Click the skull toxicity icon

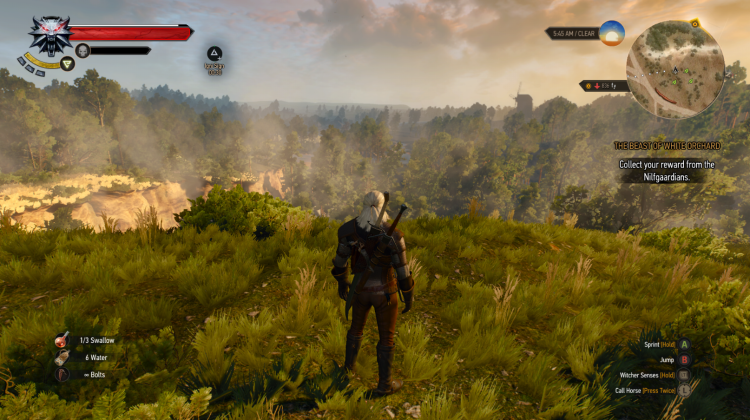click(x=83, y=50)
